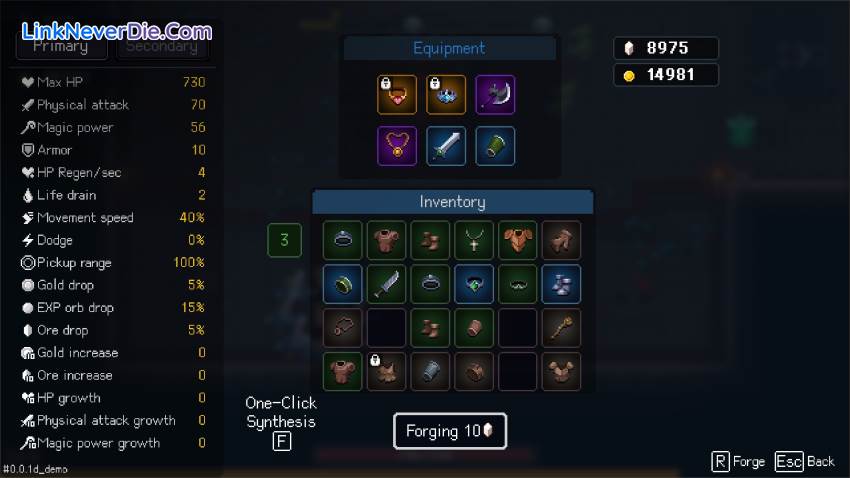Pick the wooden staff in the inventory
The image size is (850, 478).
pos(562,328)
